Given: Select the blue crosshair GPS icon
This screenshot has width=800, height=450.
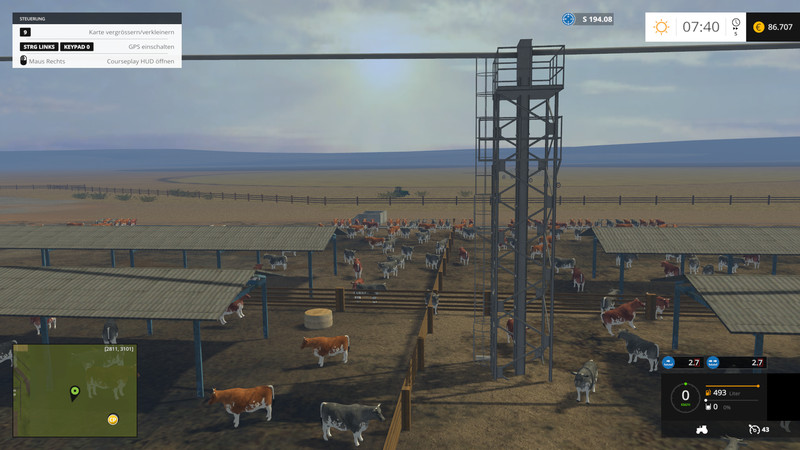Looking at the screenshot, I should (569, 19).
